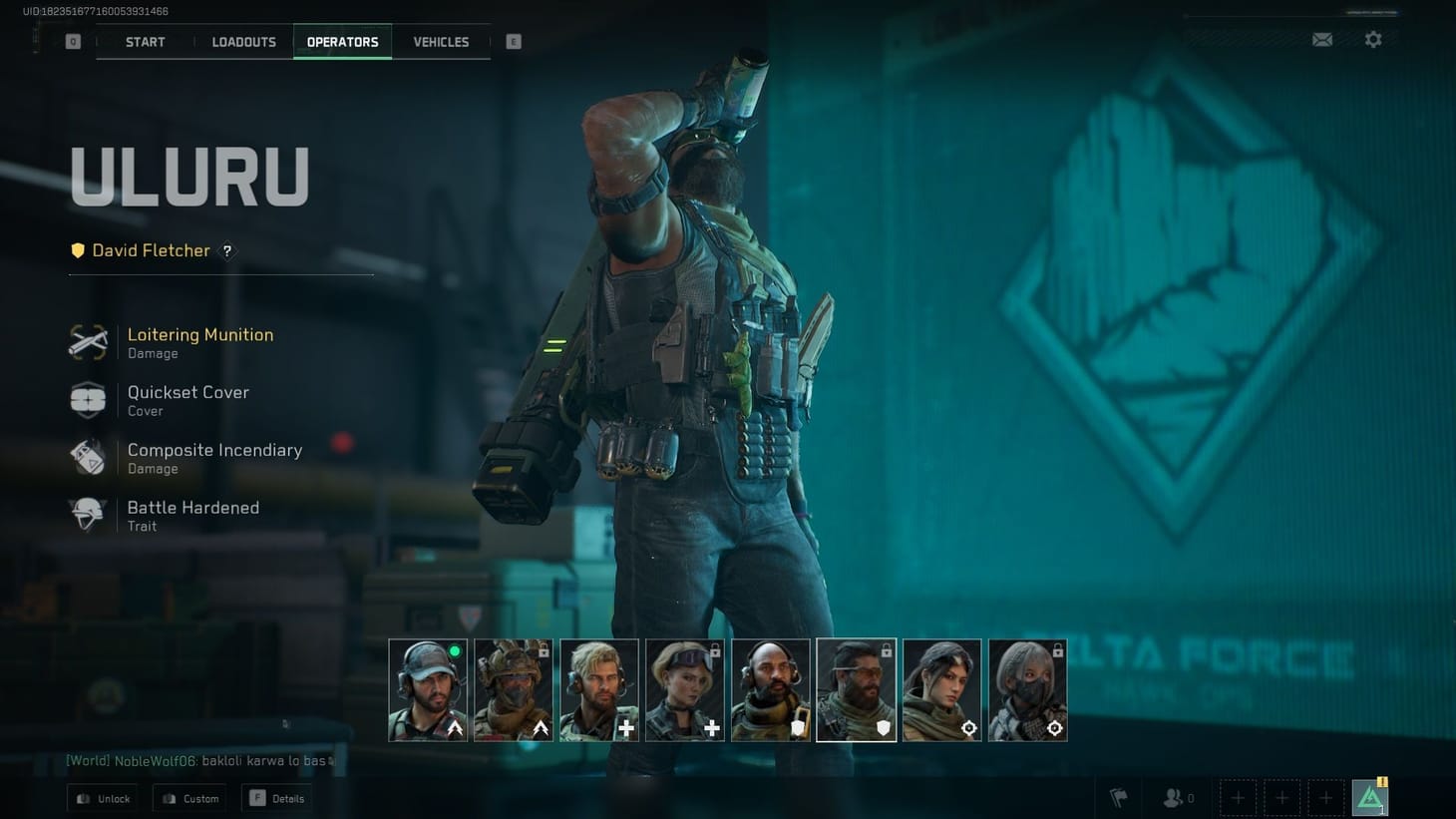
Task: Open the mail inbox icon
Action: click(x=1322, y=39)
